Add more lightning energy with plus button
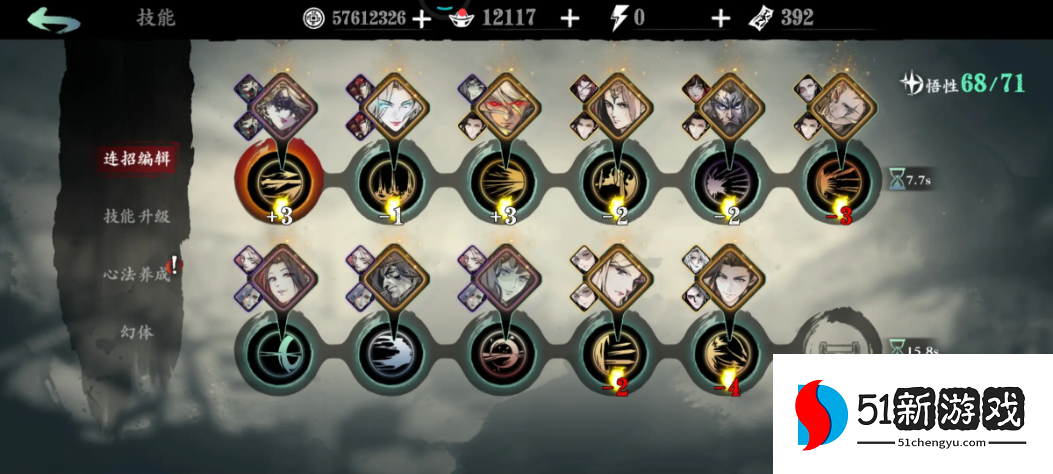The height and width of the screenshot is (474, 1053). [x=720, y=18]
